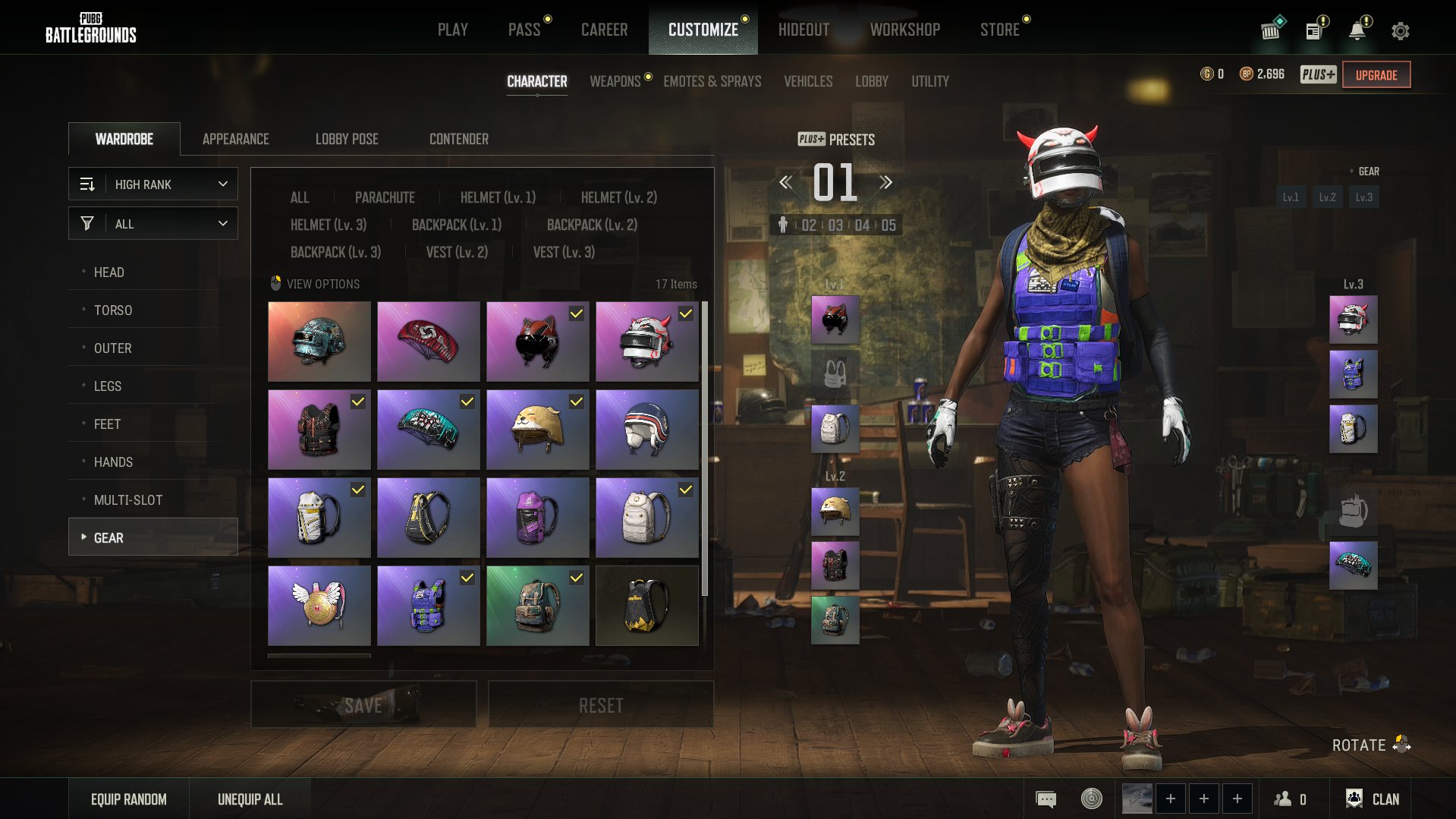Select the Torso wardrobe category
The height and width of the screenshot is (819, 1456).
(112, 310)
